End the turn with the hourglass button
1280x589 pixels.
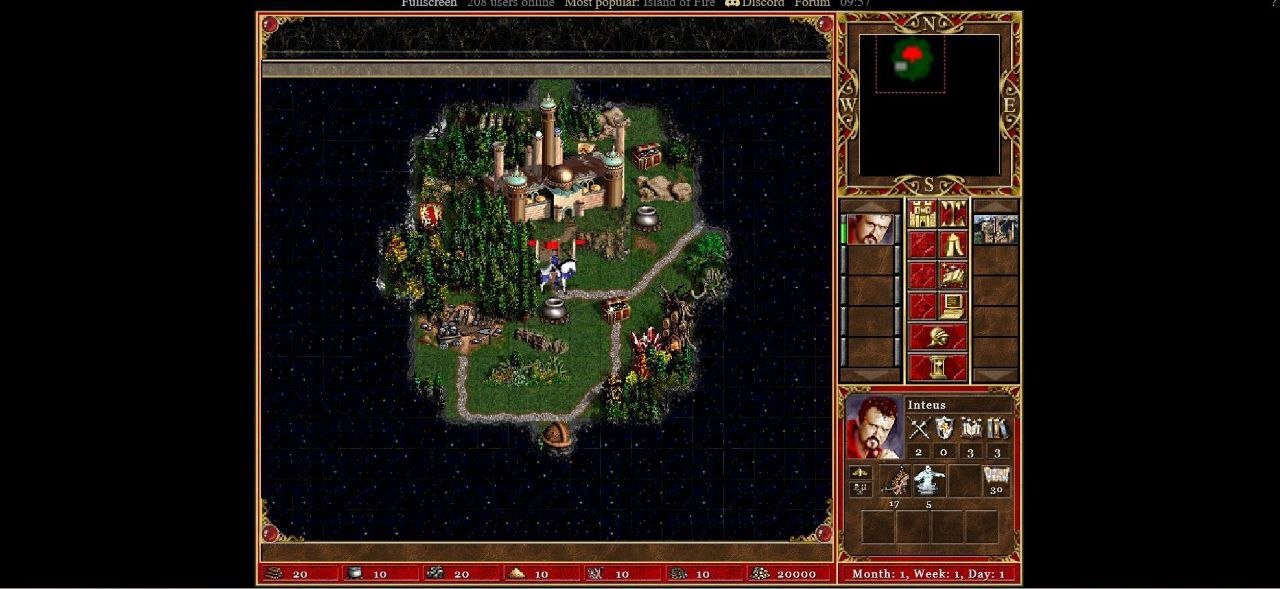tap(937, 367)
